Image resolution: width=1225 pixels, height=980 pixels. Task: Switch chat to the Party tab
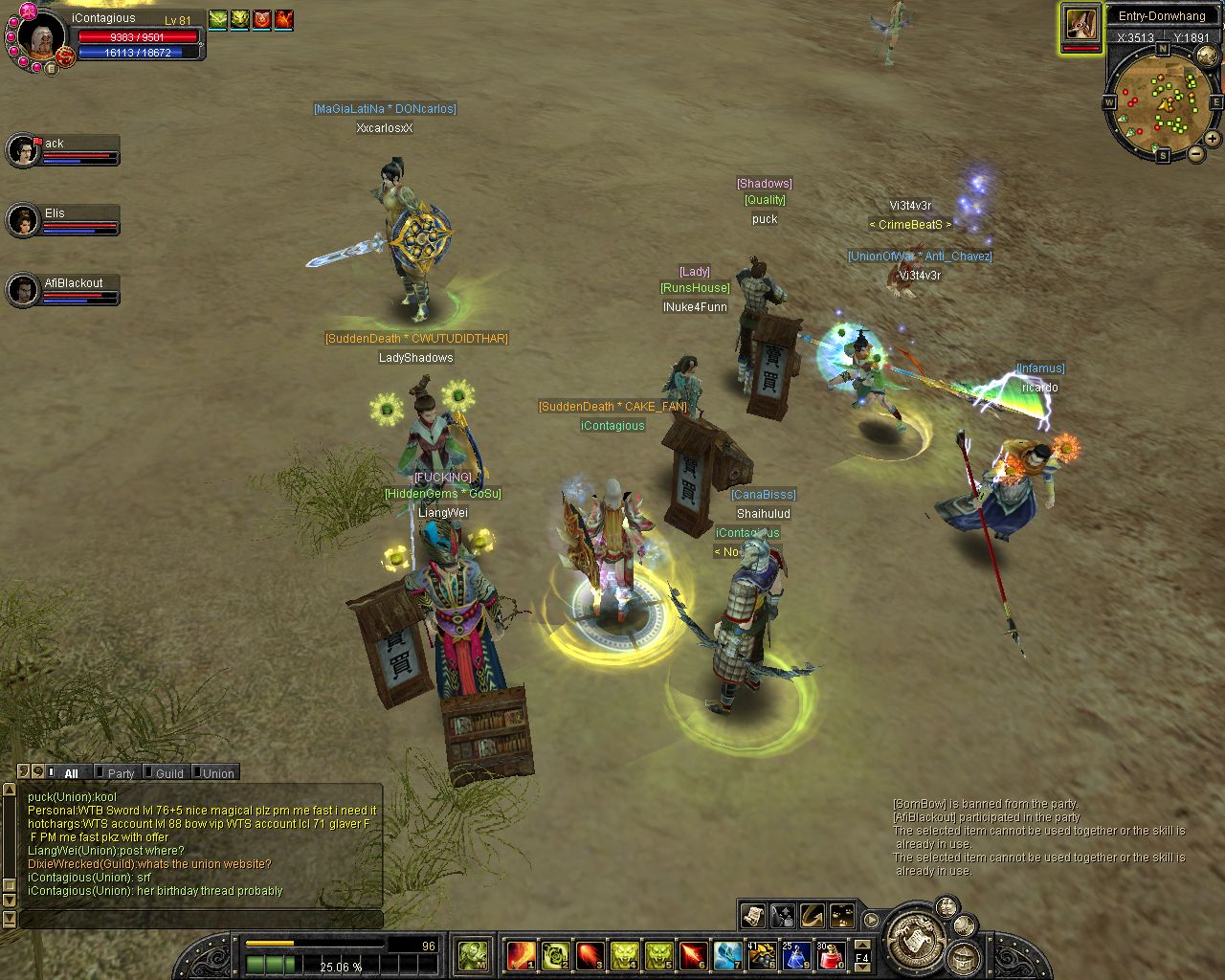pyautogui.click(x=121, y=773)
